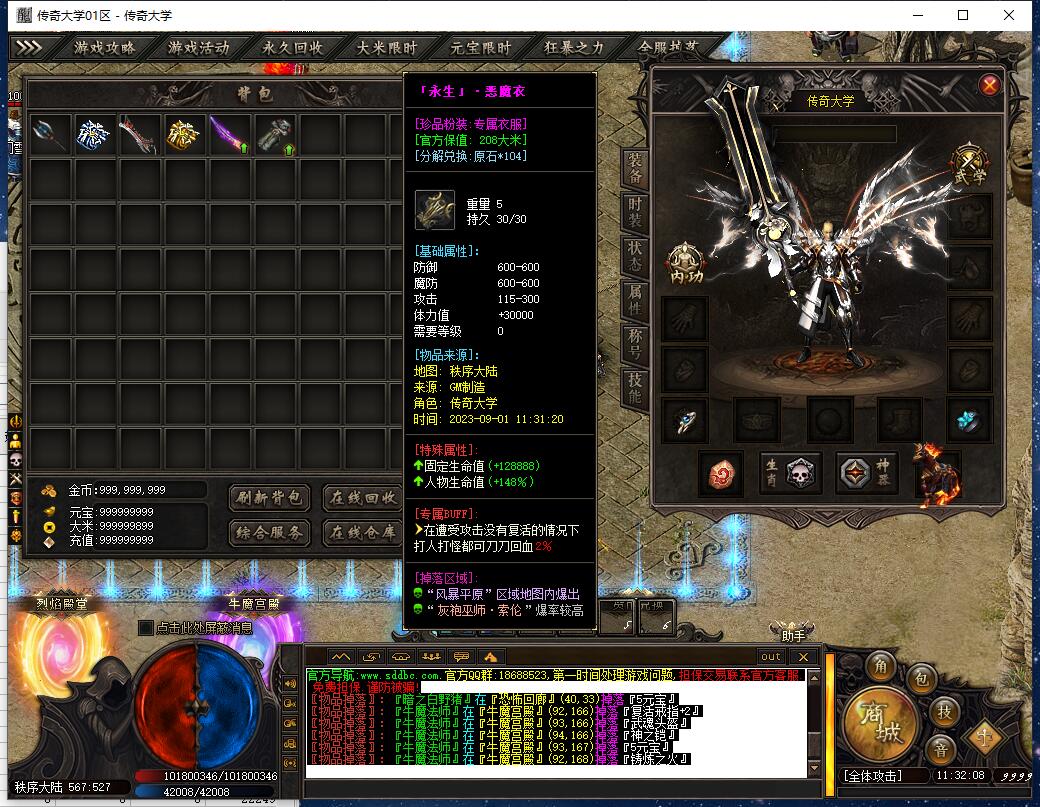This screenshot has height=807, width=1040.
Task: Select the axe in the first bag slot
Action: (x=50, y=134)
